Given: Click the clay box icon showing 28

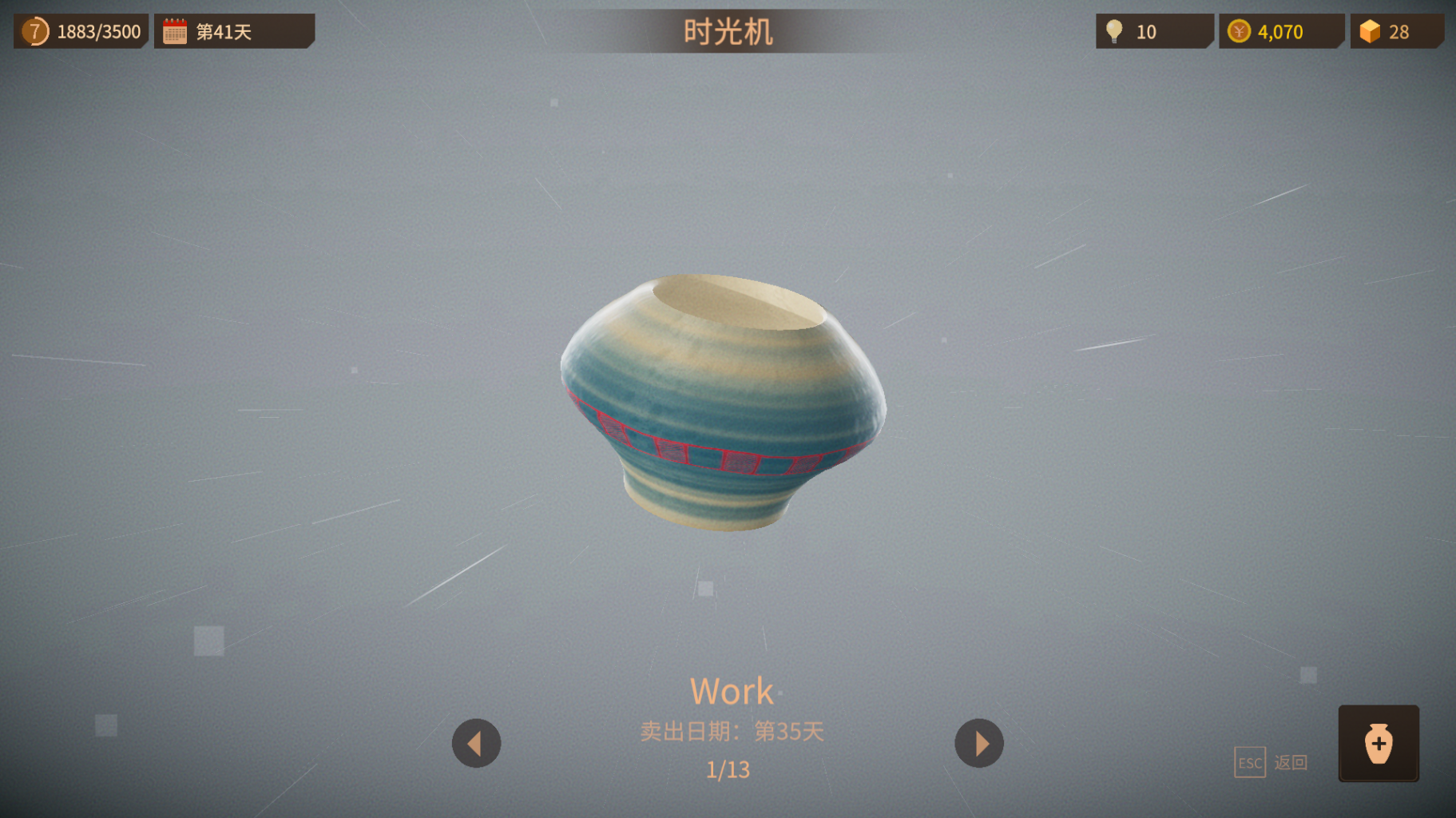Looking at the screenshot, I should [x=1370, y=30].
